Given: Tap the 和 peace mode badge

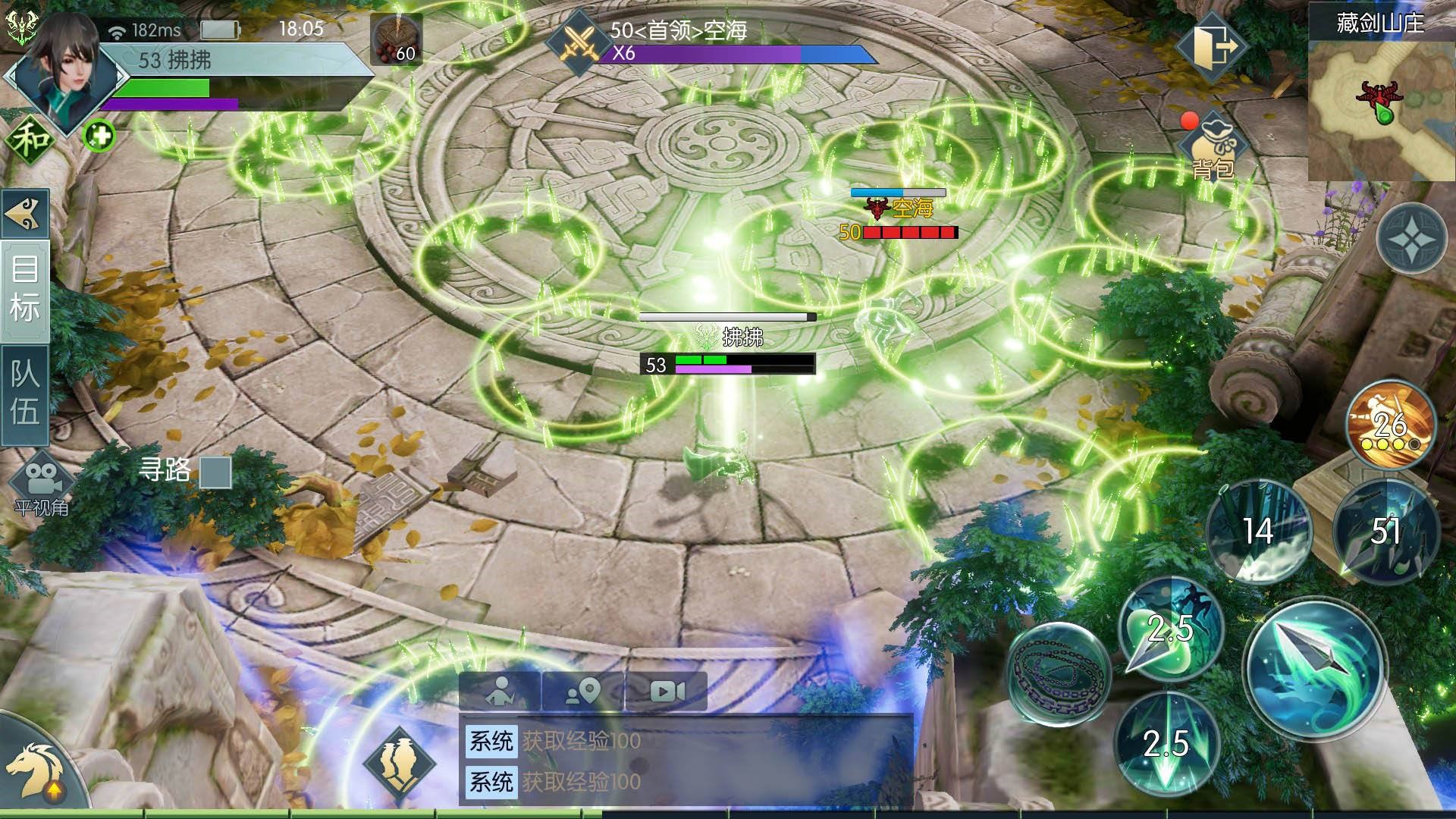Looking at the screenshot, I should 30,140.
